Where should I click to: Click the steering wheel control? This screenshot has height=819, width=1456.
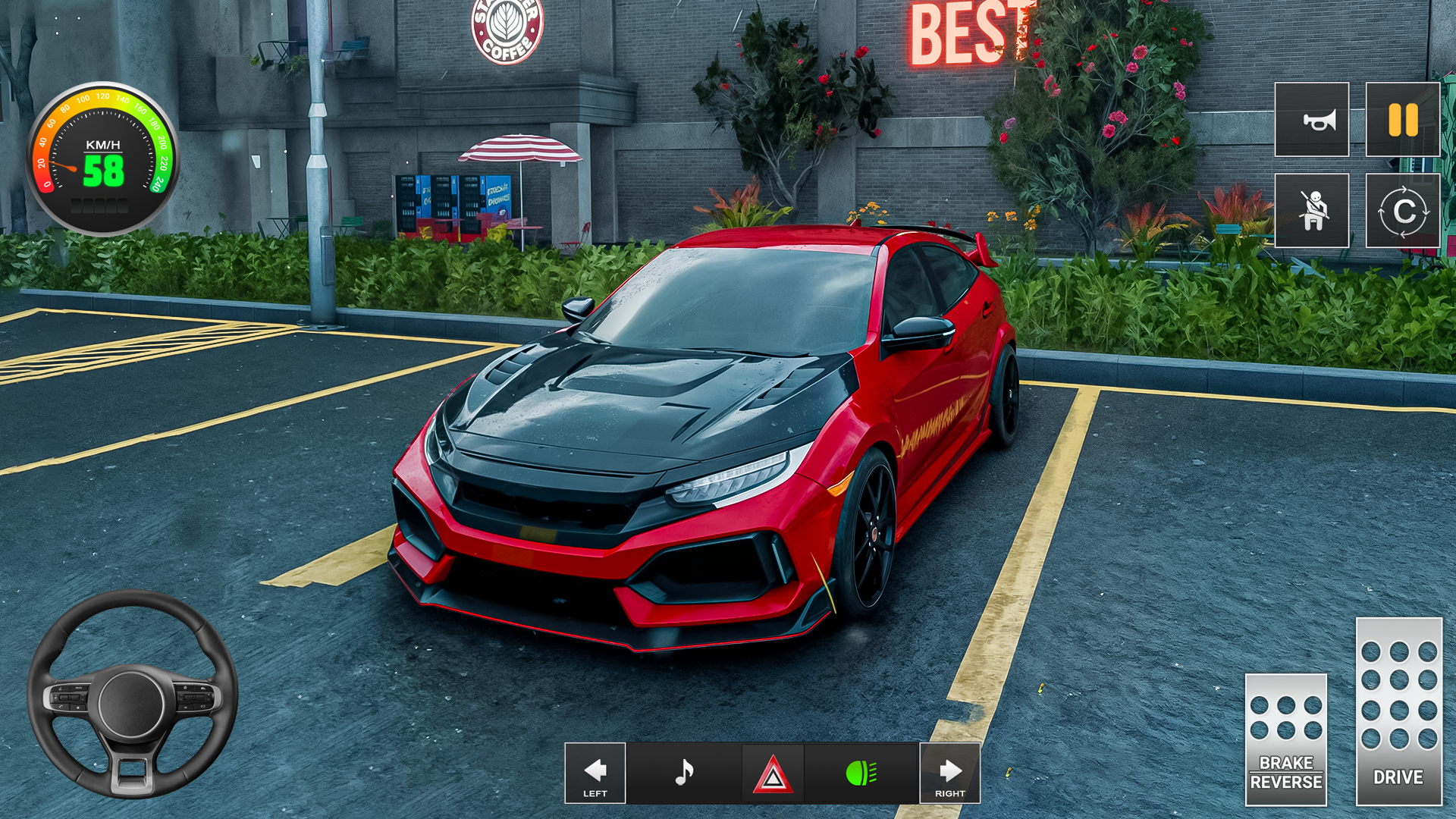click(x=133, y=695)
